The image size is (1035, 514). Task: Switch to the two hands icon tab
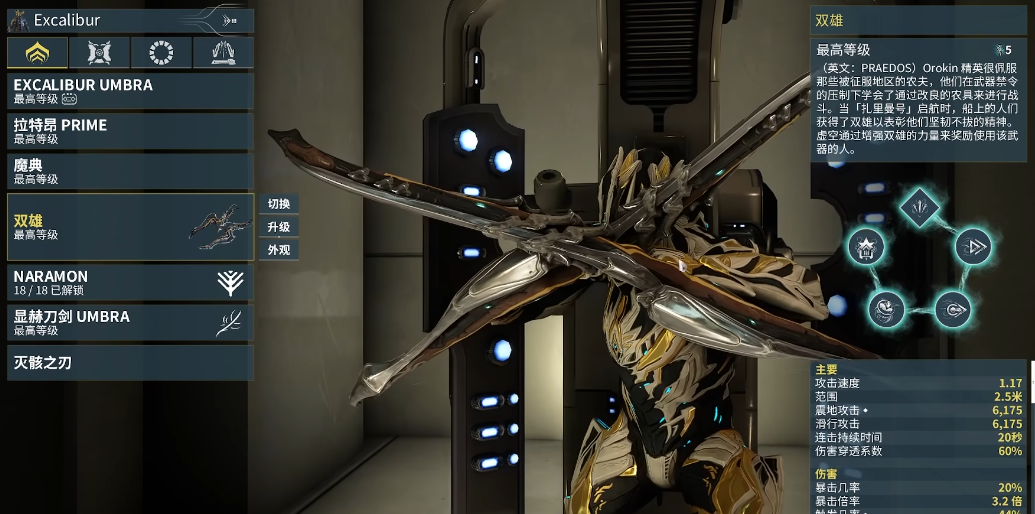point(222,53)
